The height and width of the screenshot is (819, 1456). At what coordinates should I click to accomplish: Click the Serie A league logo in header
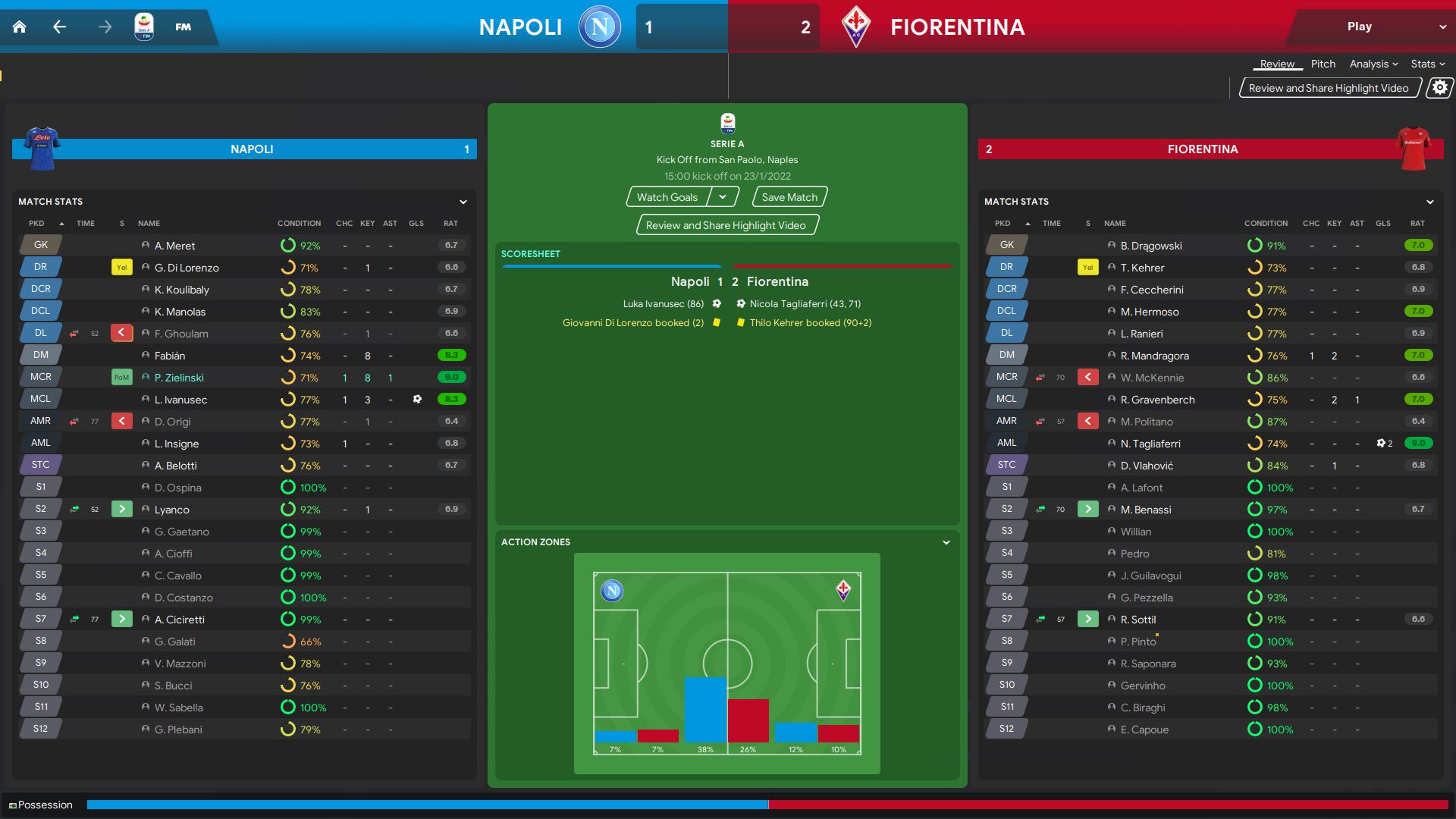tap(143, 27)
